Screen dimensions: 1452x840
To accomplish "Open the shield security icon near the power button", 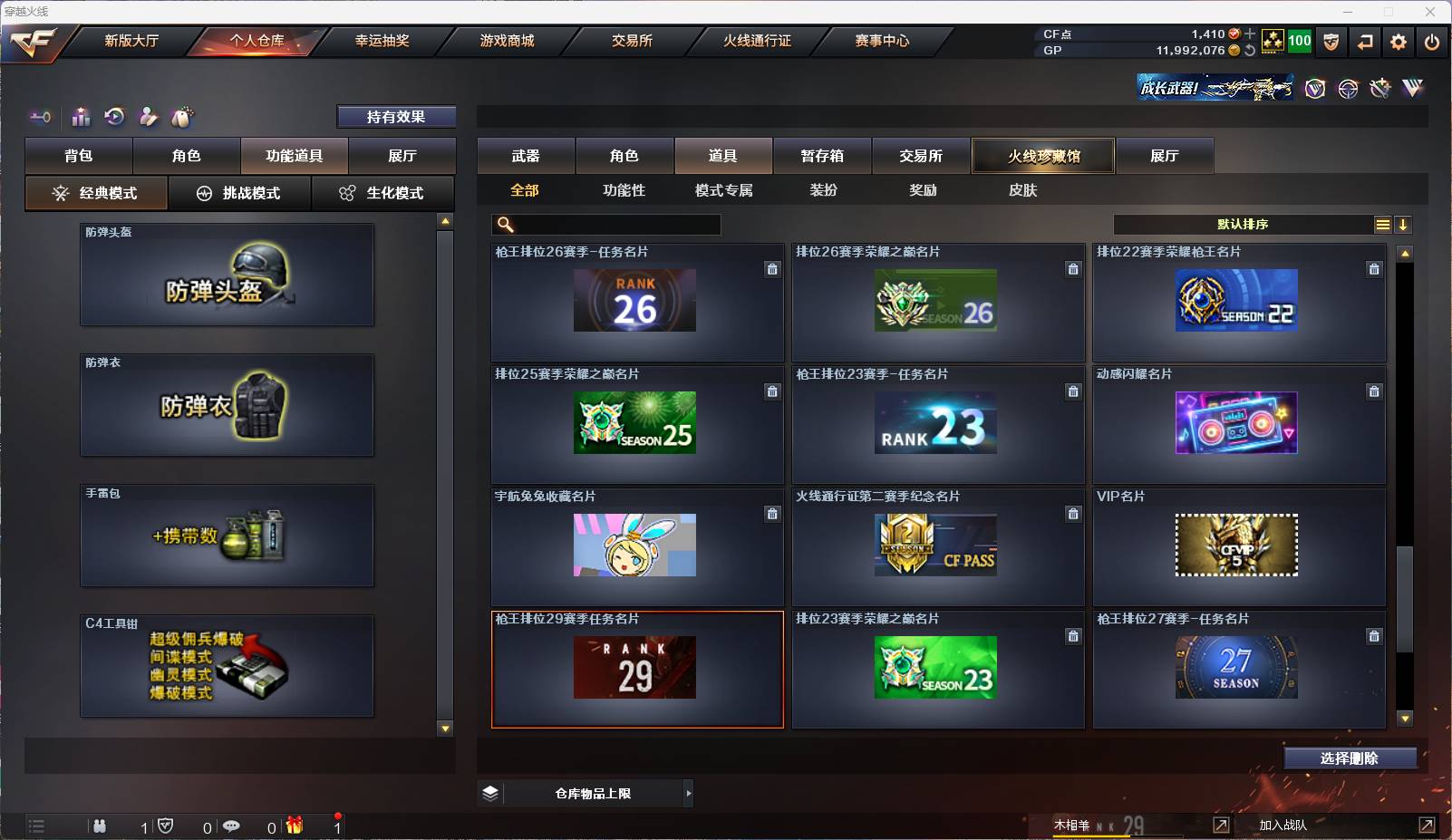I will (x=1331, y=41).
